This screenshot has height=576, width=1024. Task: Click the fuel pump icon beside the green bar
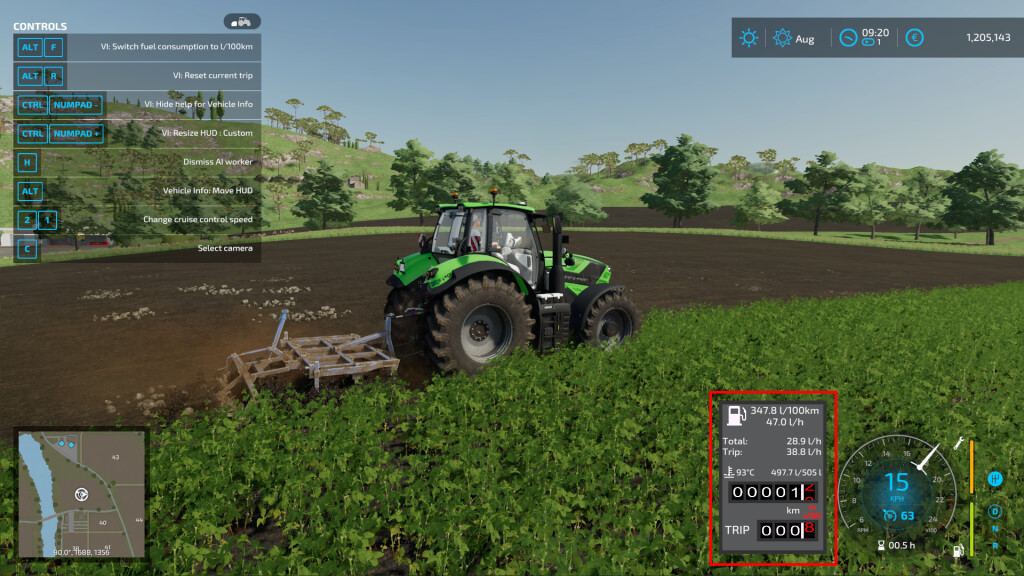pyautogui.click(x=958, y=549)
